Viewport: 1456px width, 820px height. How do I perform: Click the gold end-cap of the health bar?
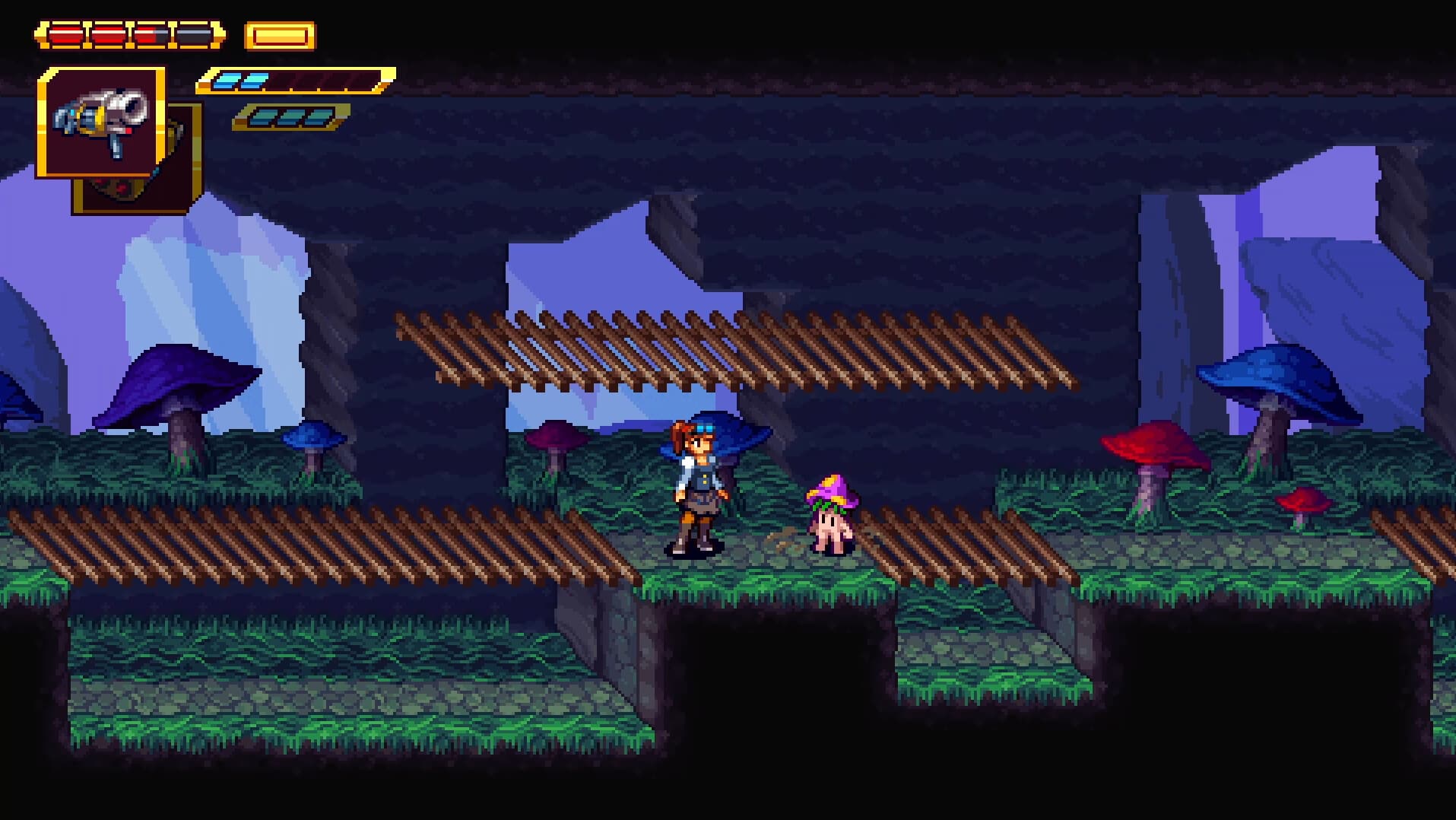tap(217, 33)
